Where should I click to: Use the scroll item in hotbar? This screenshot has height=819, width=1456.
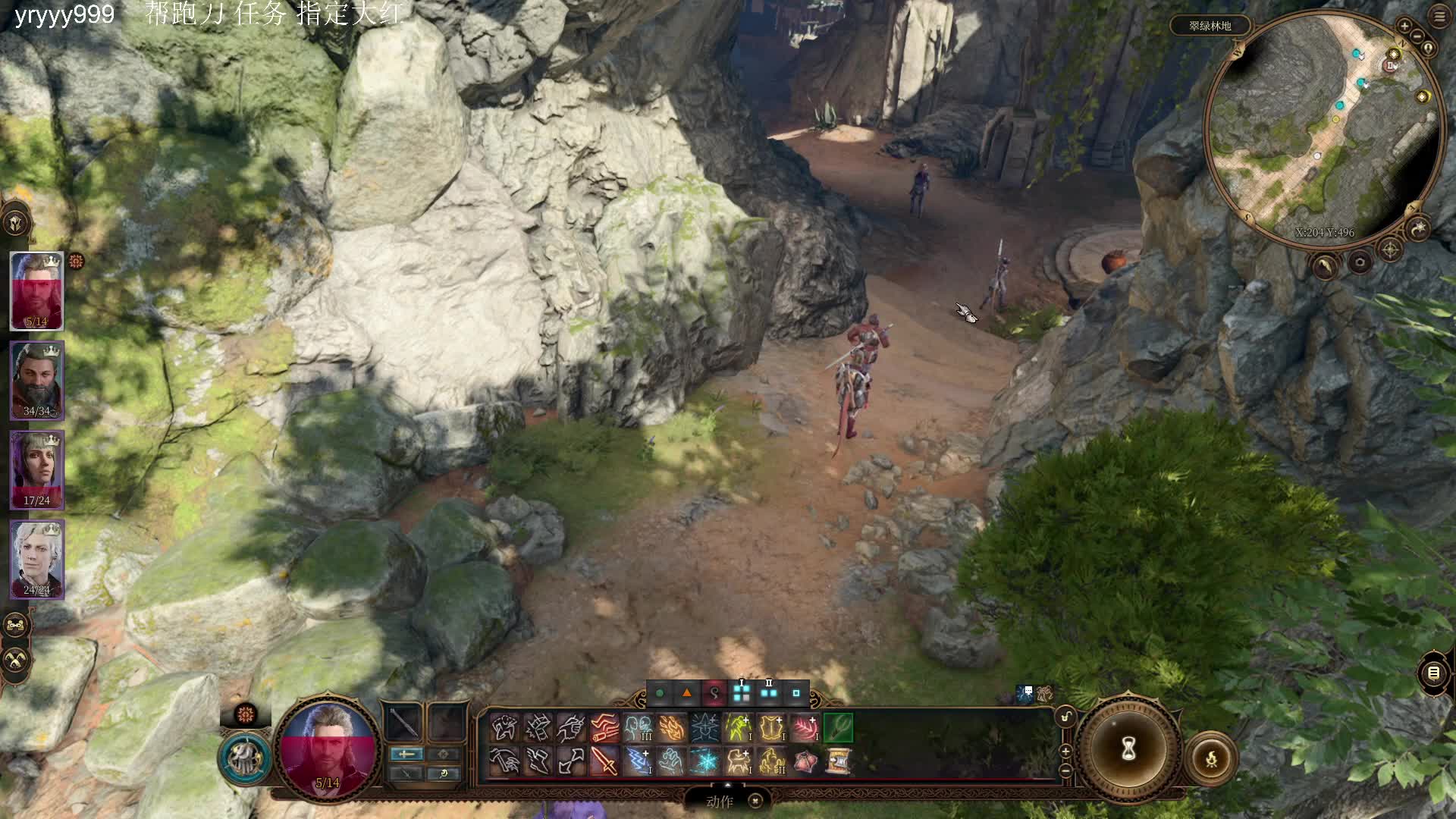point(838,761)
